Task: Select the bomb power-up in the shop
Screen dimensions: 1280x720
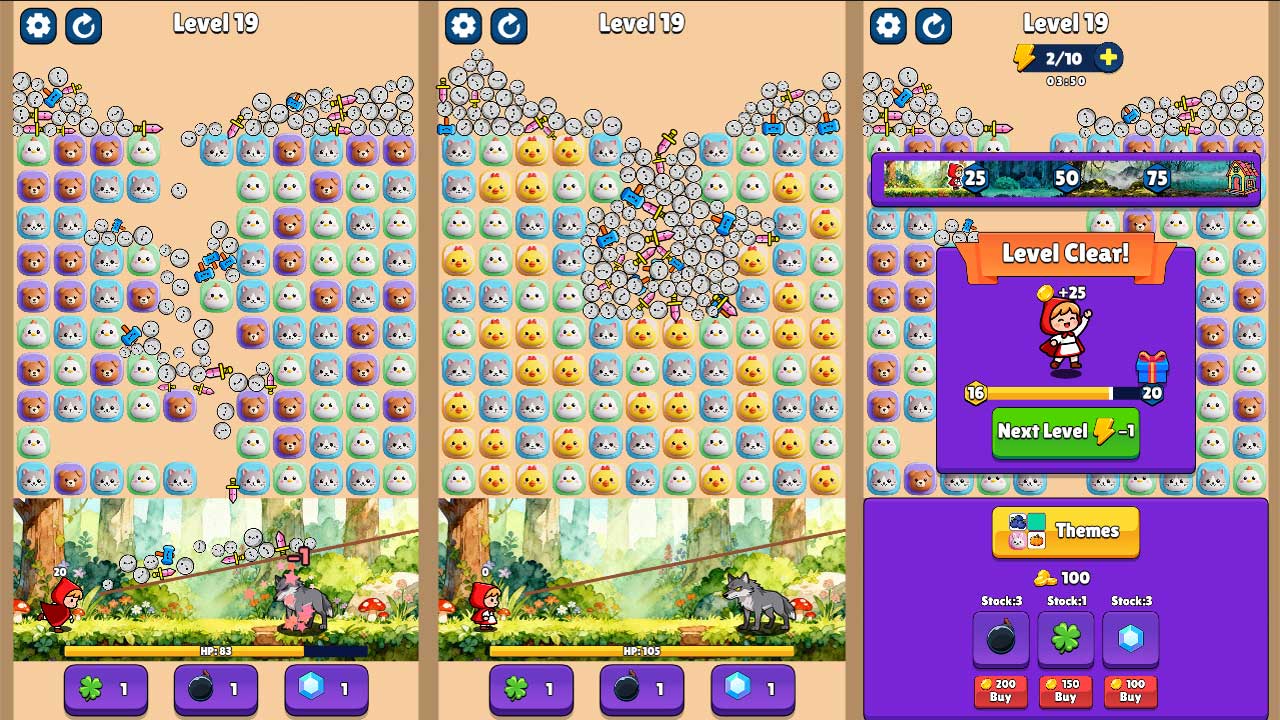Action: (x=998, y=639)
